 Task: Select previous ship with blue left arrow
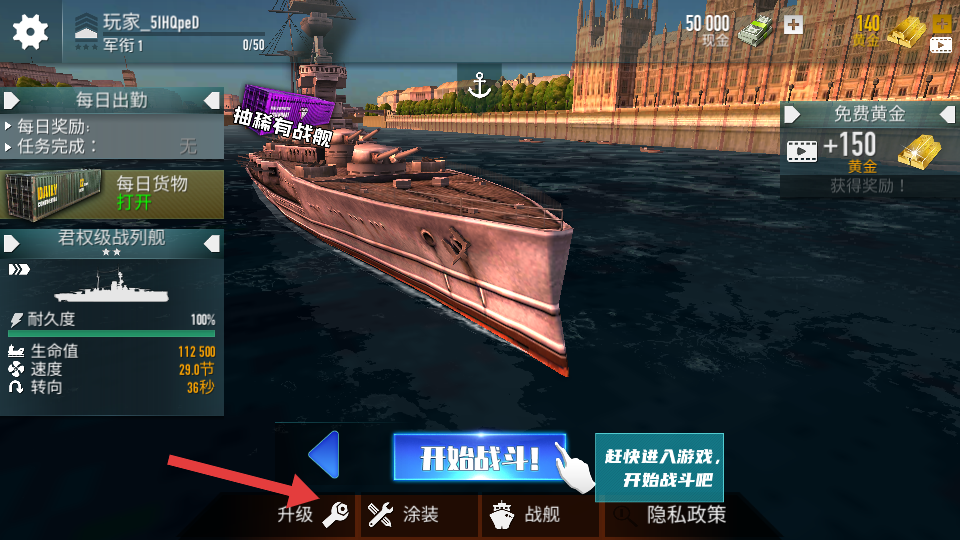[324, 455]
